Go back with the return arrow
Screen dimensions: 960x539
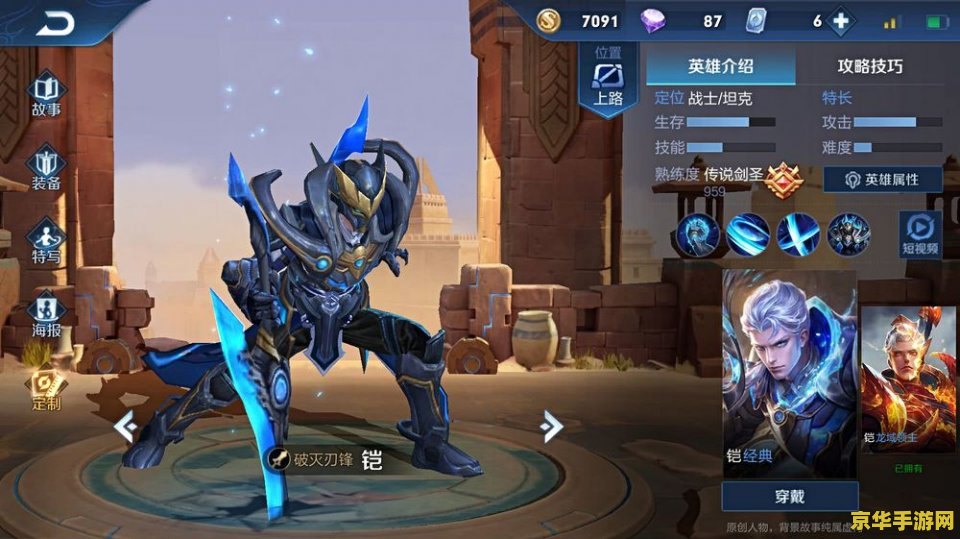point(56,23)
